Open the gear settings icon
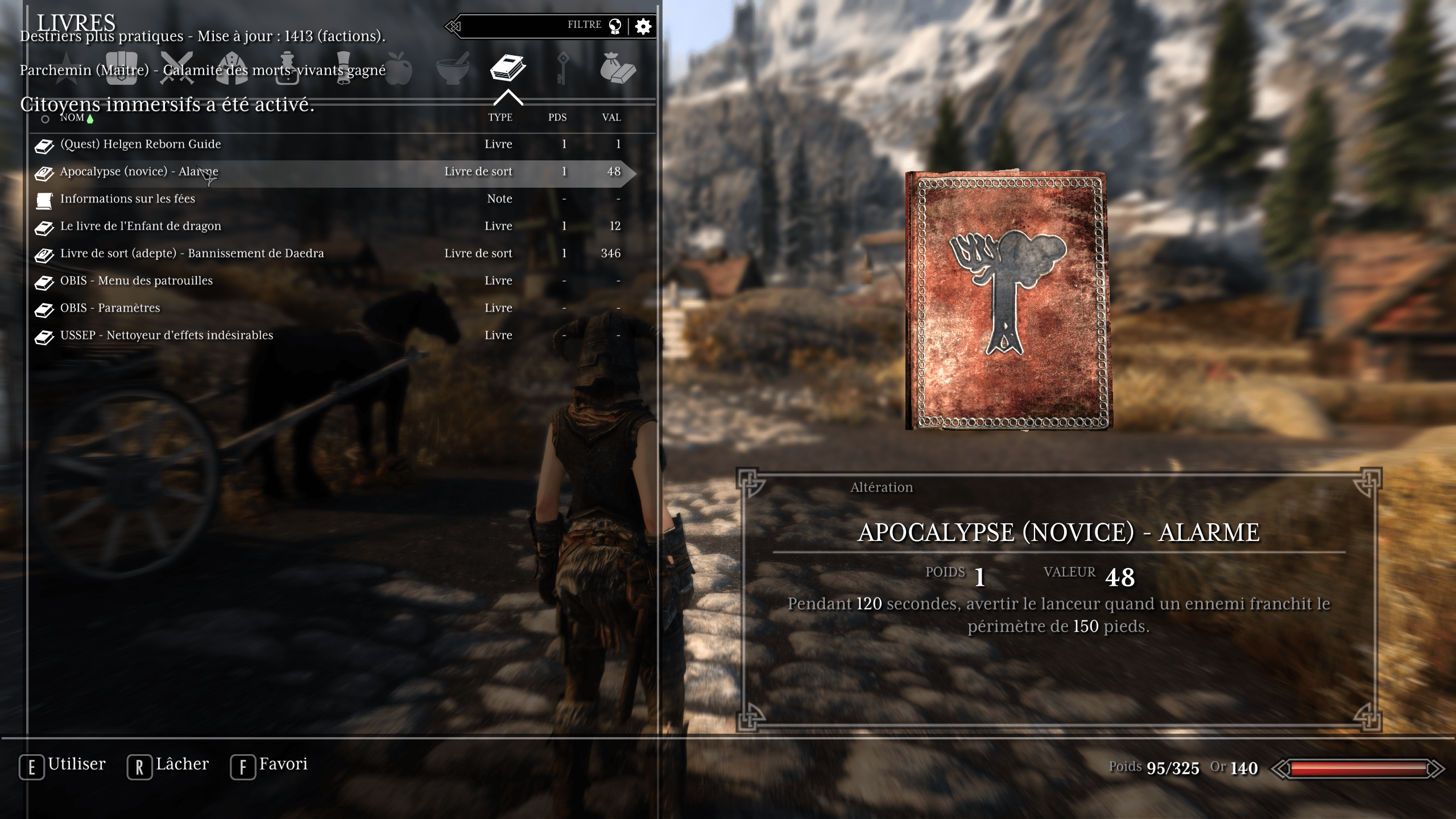Image resolution: width=1456 pixels, height=819 pixels. [x=643, y=26]
